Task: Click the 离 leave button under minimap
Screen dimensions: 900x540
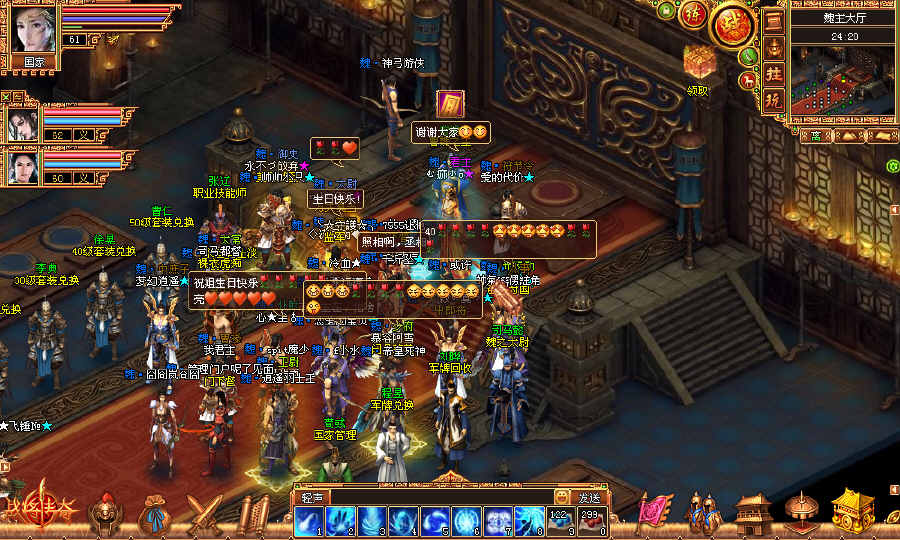Action: pos(816,136)
